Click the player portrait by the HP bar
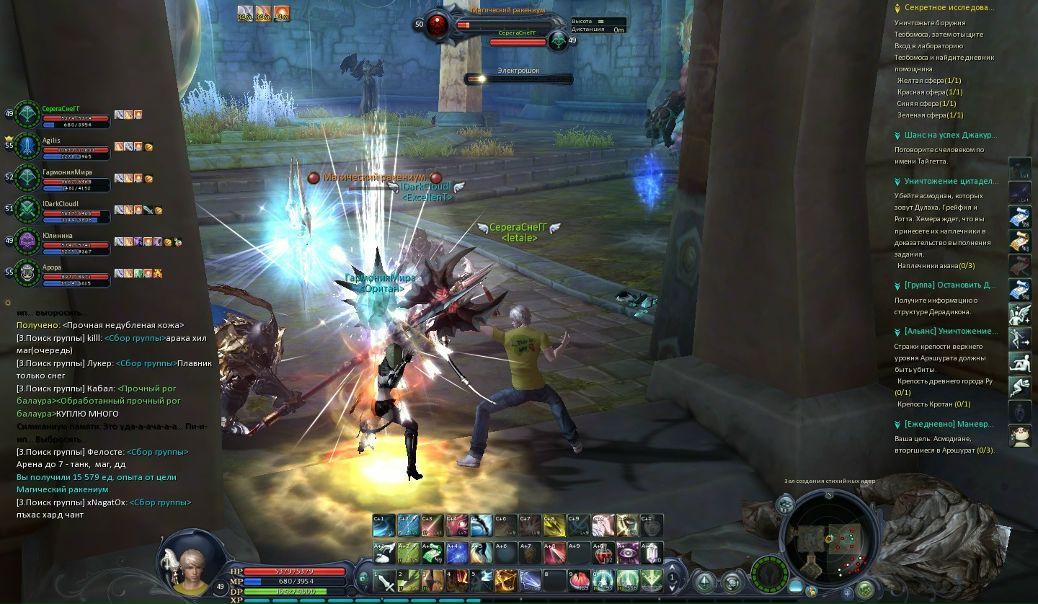 tap(187, 560)
